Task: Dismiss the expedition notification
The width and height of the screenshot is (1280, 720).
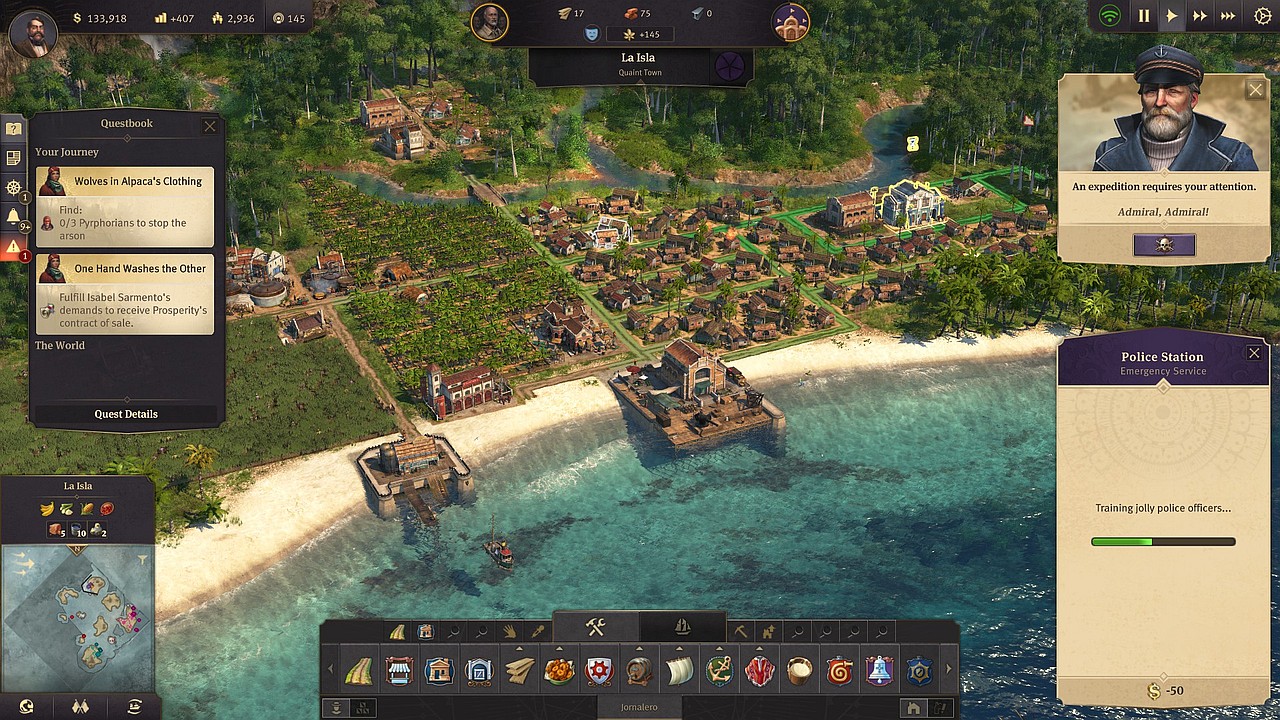Action: (1255, 90)
